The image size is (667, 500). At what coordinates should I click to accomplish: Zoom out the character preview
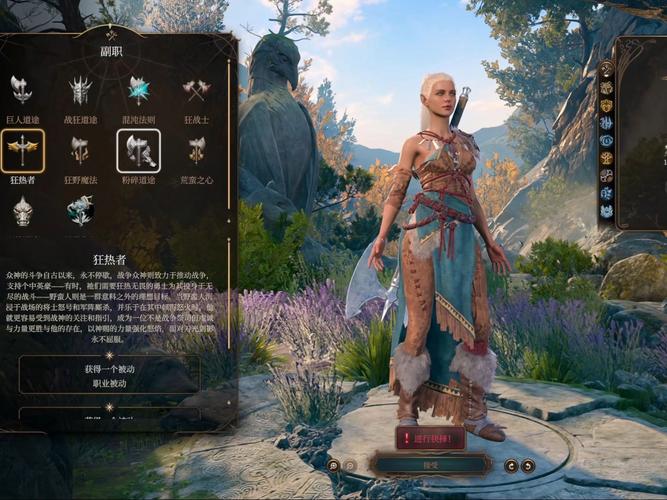[350, 465]
